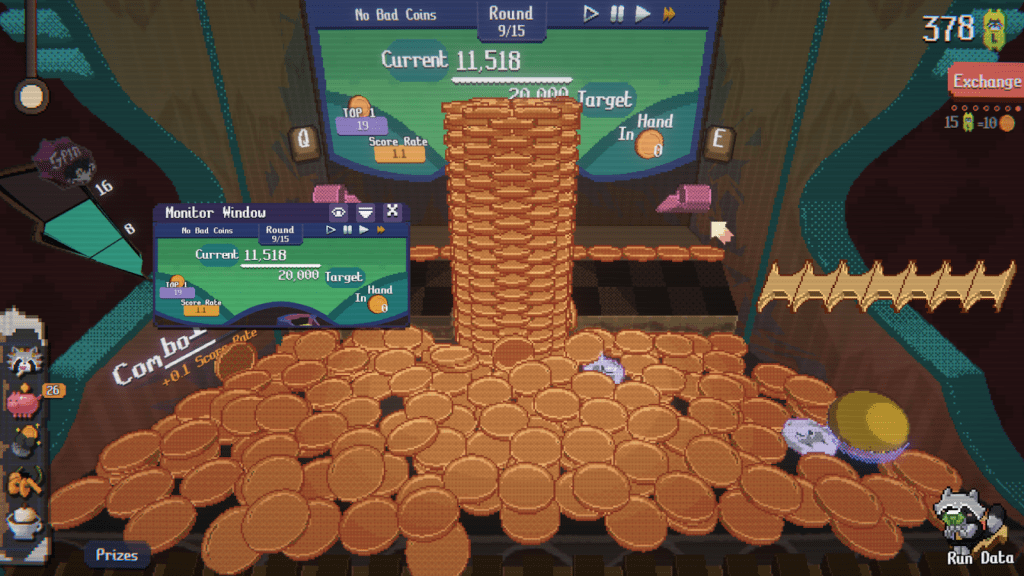Toggle the Monitor Window eye icon

click(339, 212)
